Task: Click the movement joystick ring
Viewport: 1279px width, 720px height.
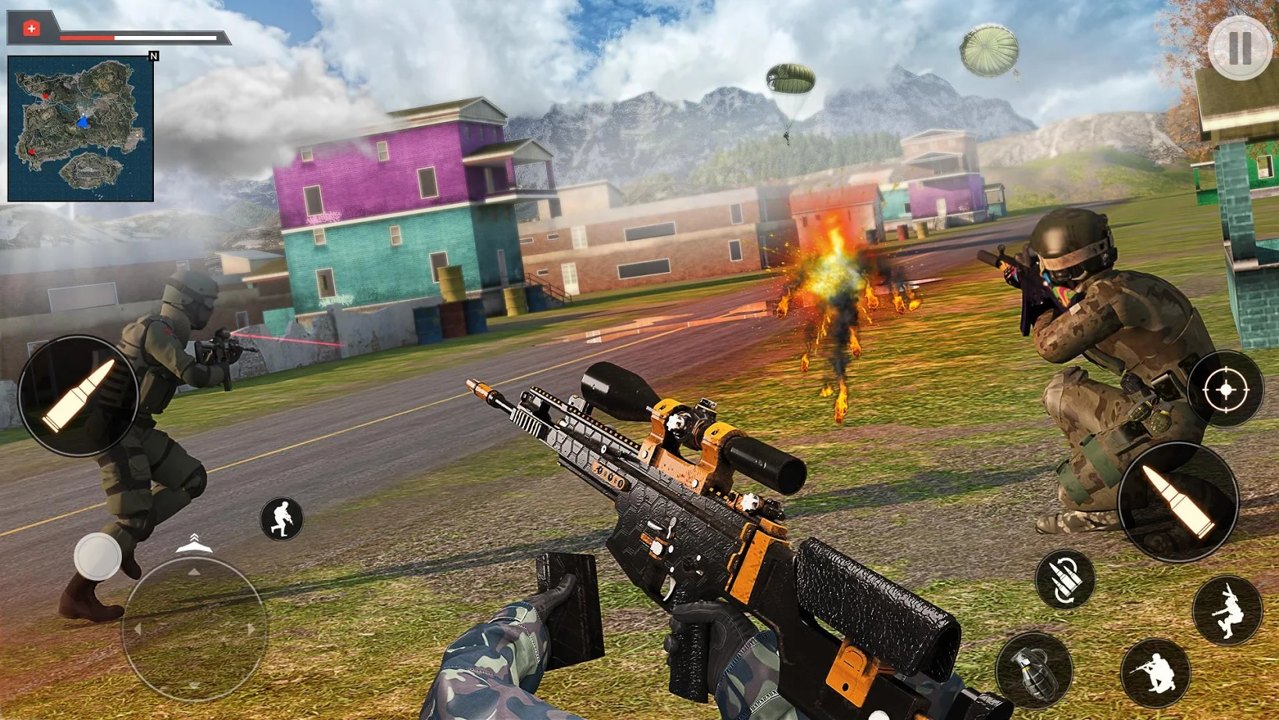Action: [194, 630]
